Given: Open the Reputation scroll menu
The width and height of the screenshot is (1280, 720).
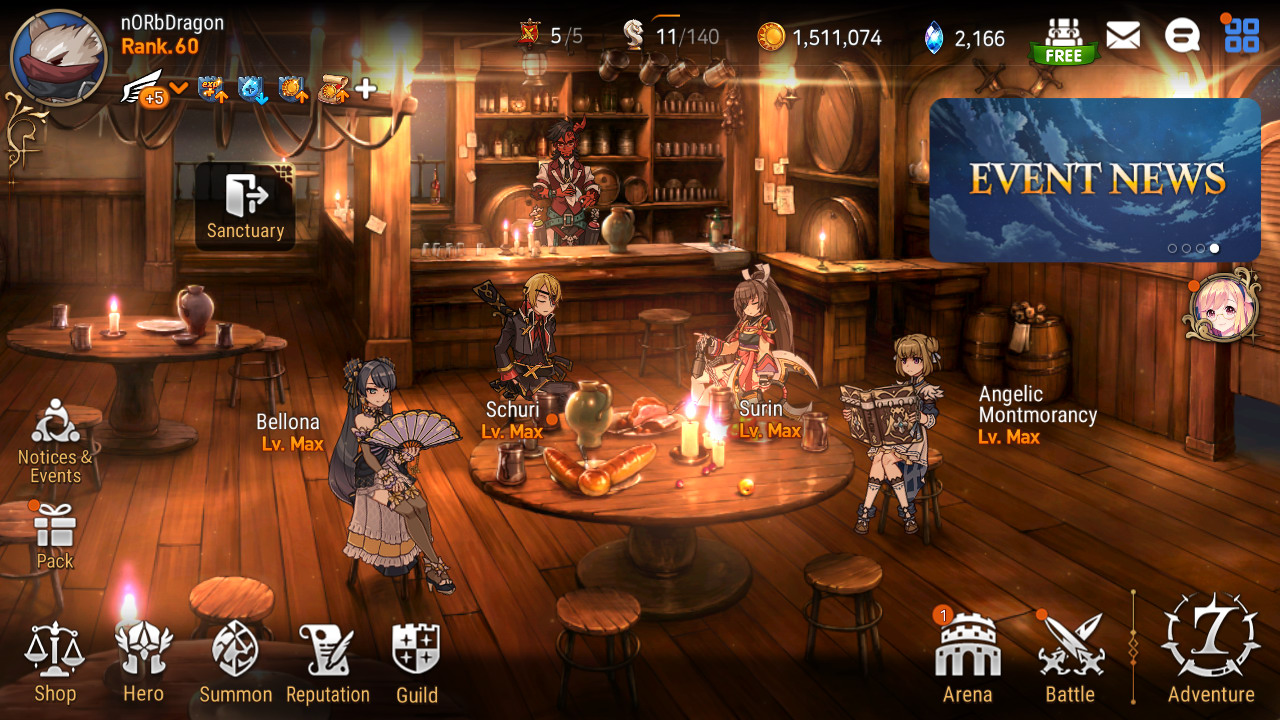Looking at the screenshot, I should [x=327, y=662].
